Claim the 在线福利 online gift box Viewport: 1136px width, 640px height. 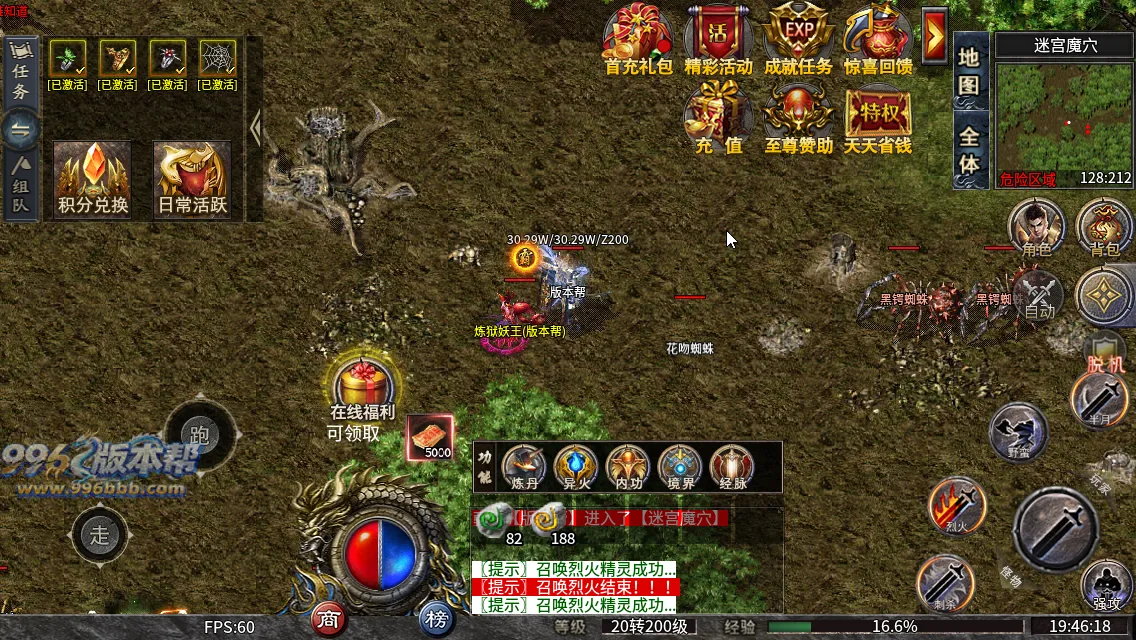[x=363, y=387]
